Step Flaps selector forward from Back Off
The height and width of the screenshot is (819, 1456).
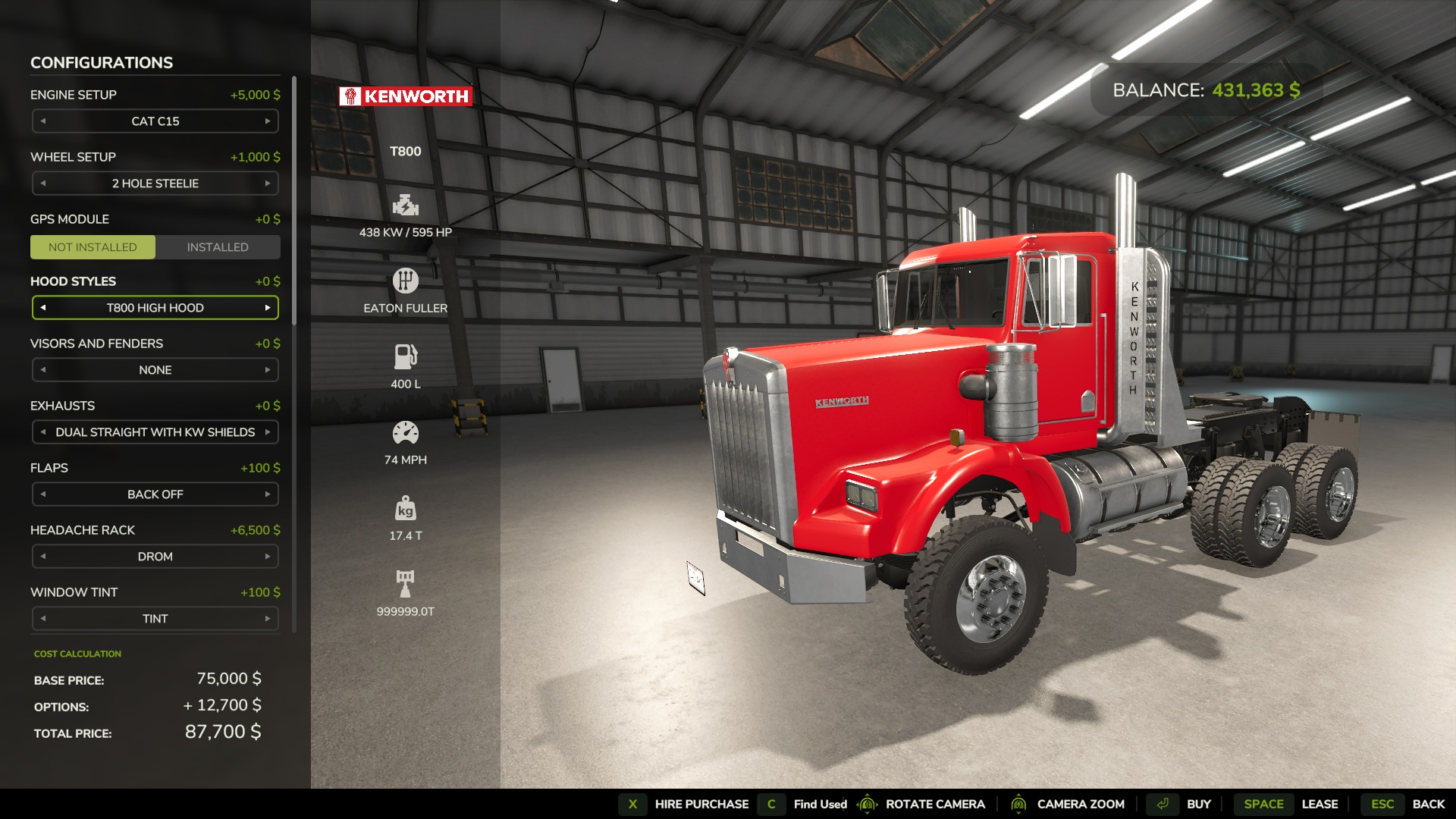(268, 494)
